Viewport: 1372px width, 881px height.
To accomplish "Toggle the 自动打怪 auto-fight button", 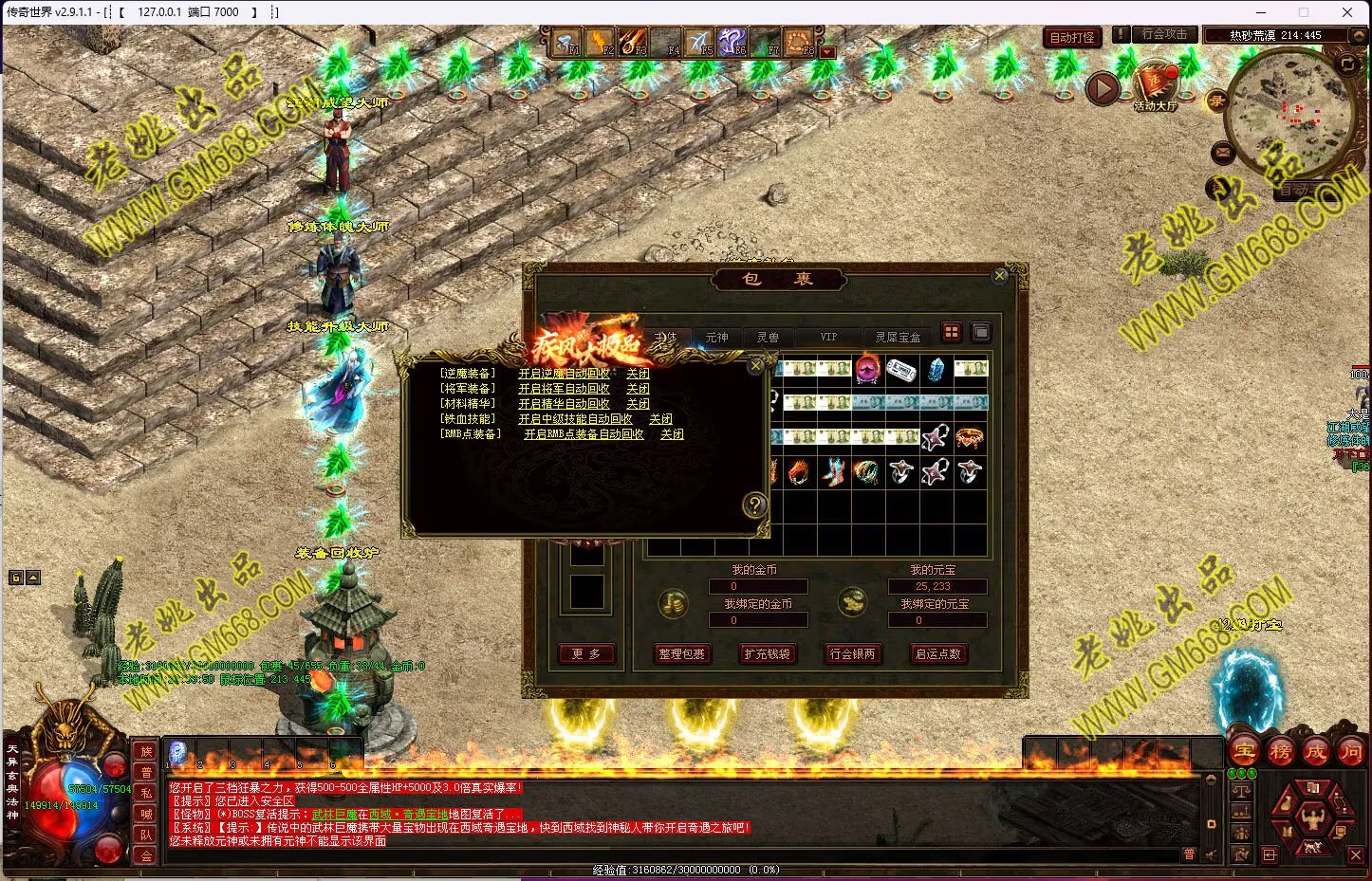I will click(1072, 37).
